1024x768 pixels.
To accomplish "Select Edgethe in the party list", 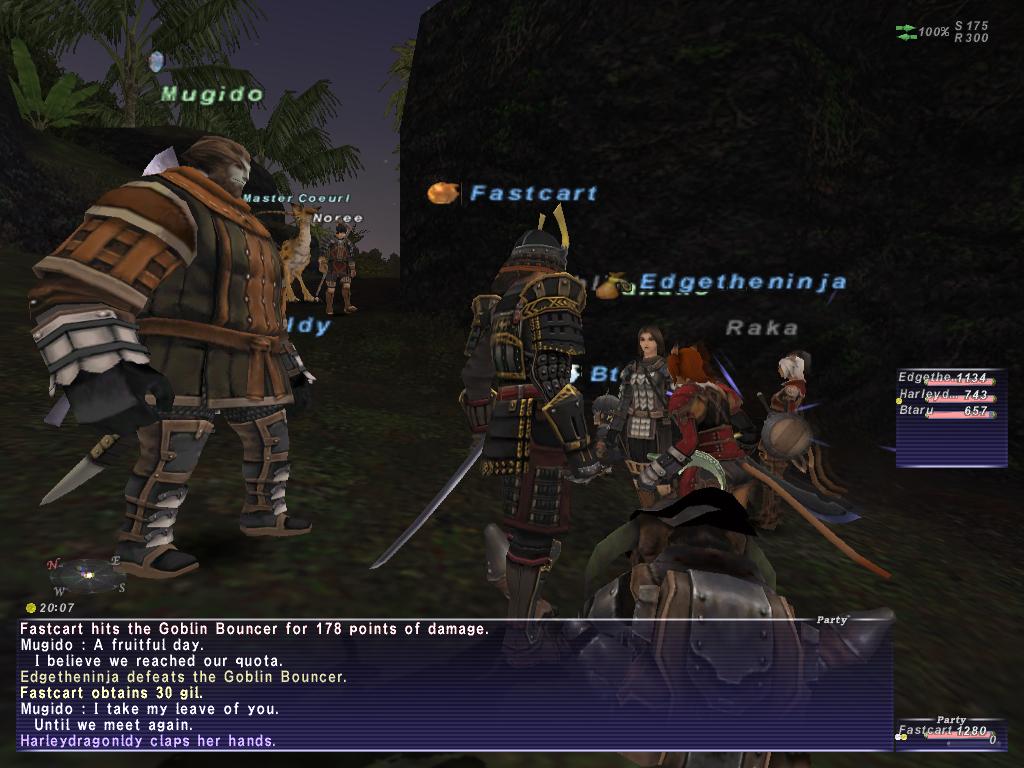I will pos(944,378).
